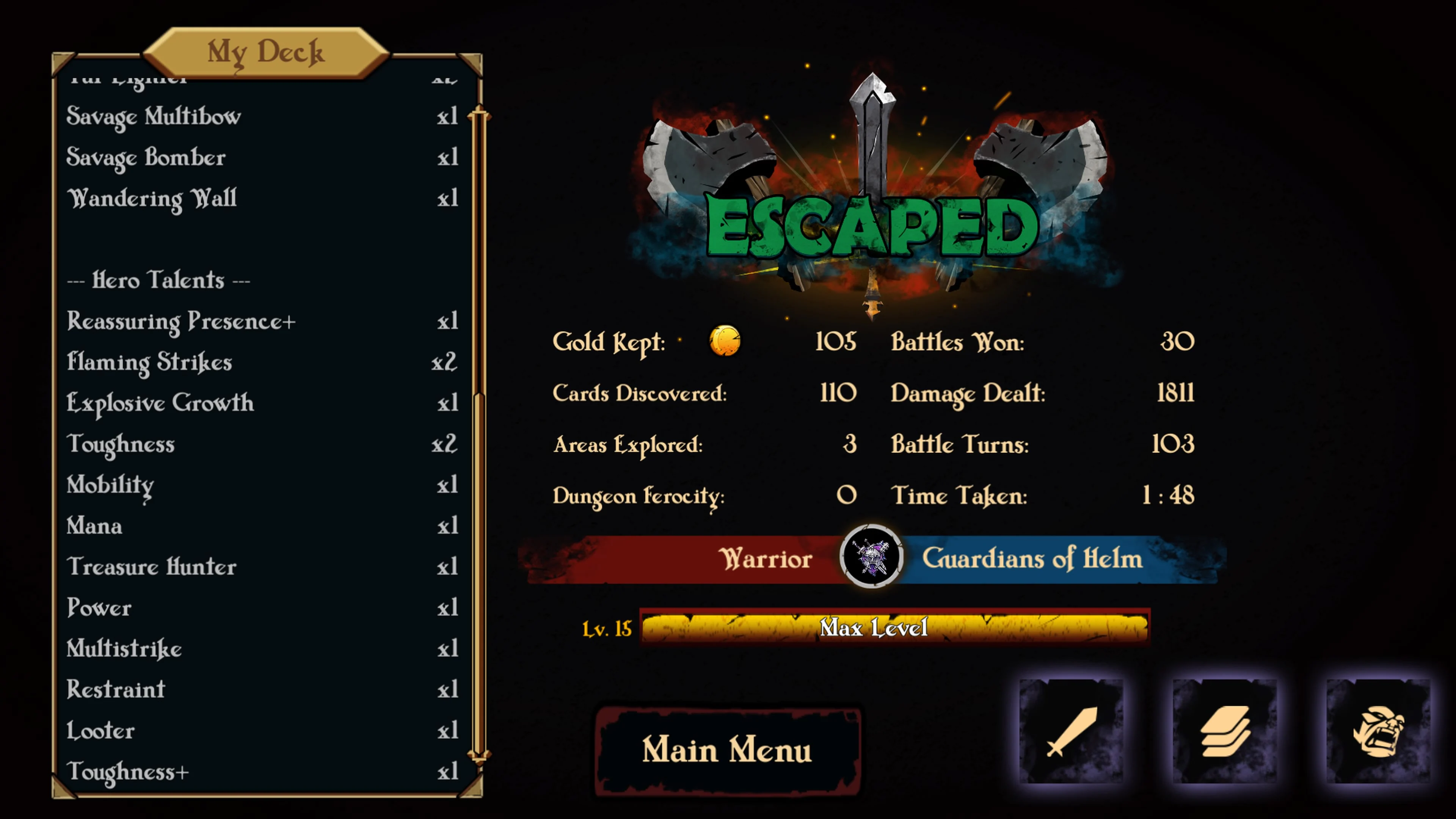Select the Treasure Hunter talent entry
Image resolution: width=1456 pixels, height=819 pixels.
(x=151, y=567)
